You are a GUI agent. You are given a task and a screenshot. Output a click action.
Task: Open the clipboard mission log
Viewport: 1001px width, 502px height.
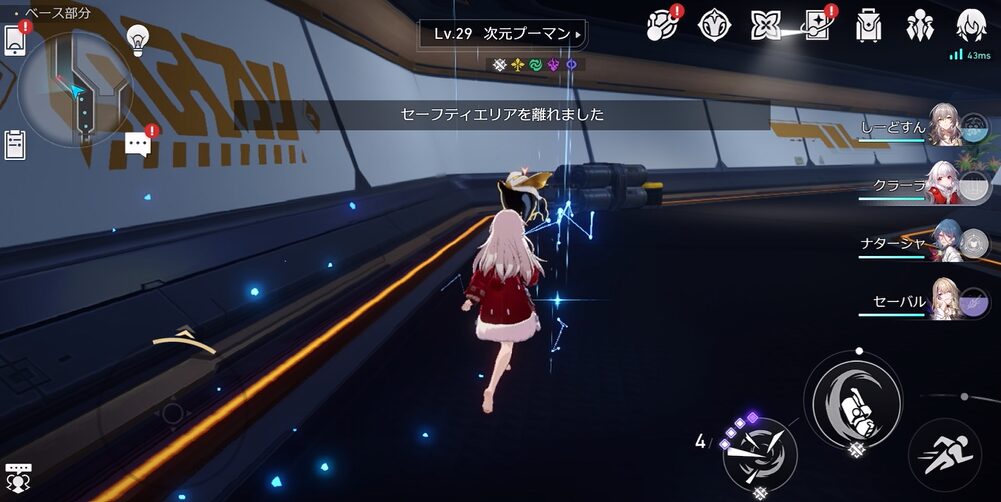coord(15,145)
